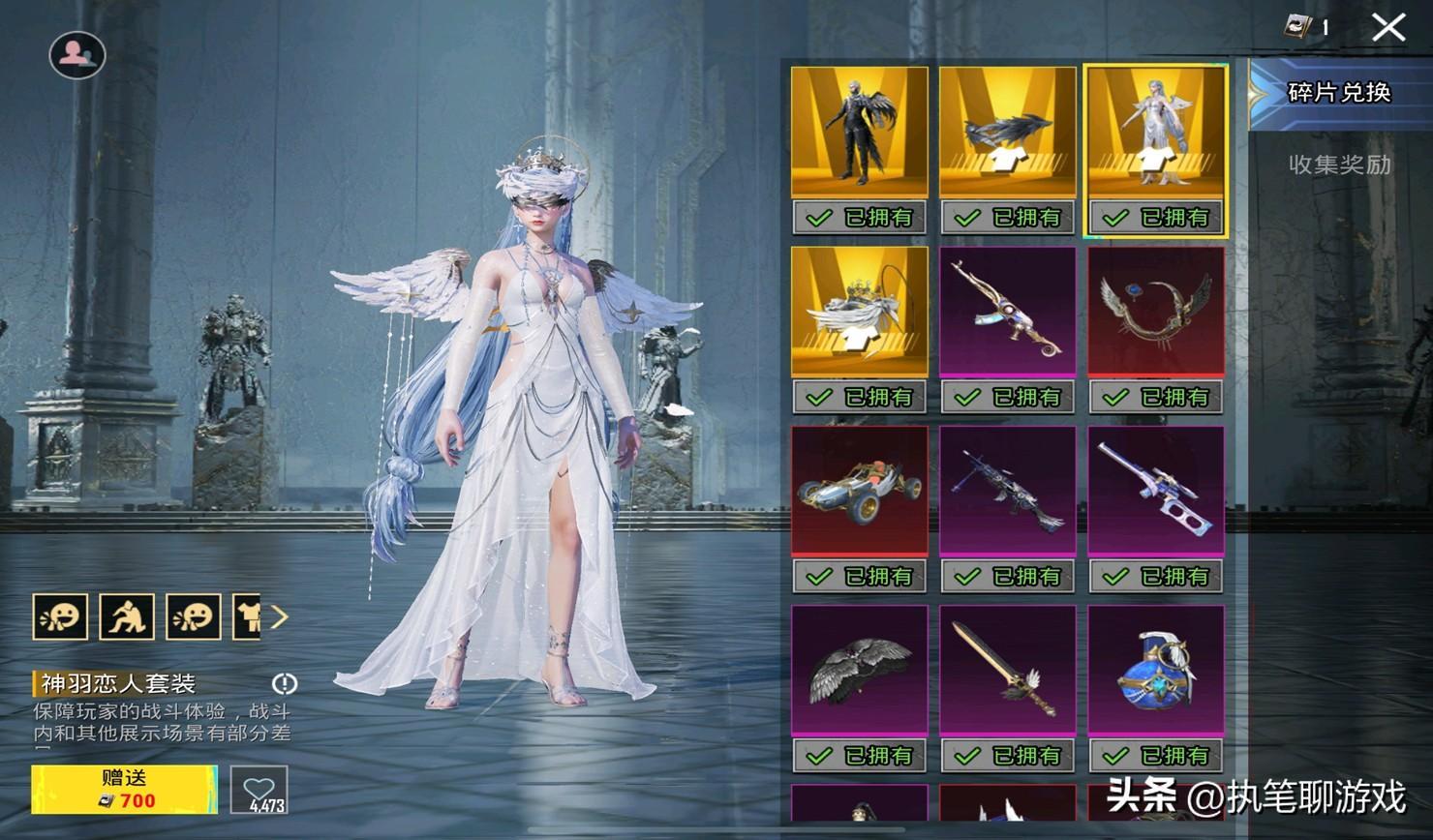The height and width of the screenshot is (840, 1433).
Task: Expand the emote row with the arrow
Action: tap(279, 616)
